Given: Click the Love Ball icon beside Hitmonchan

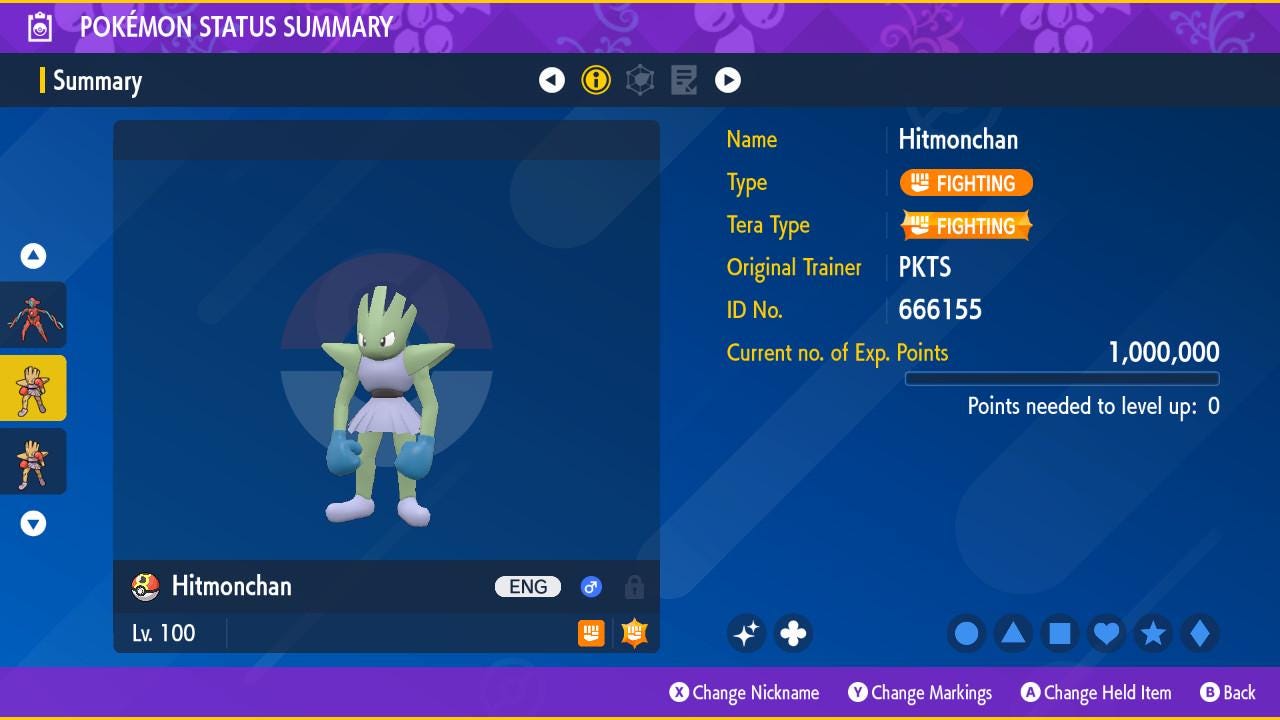Looking at the screenshot, I should [146, 587].
